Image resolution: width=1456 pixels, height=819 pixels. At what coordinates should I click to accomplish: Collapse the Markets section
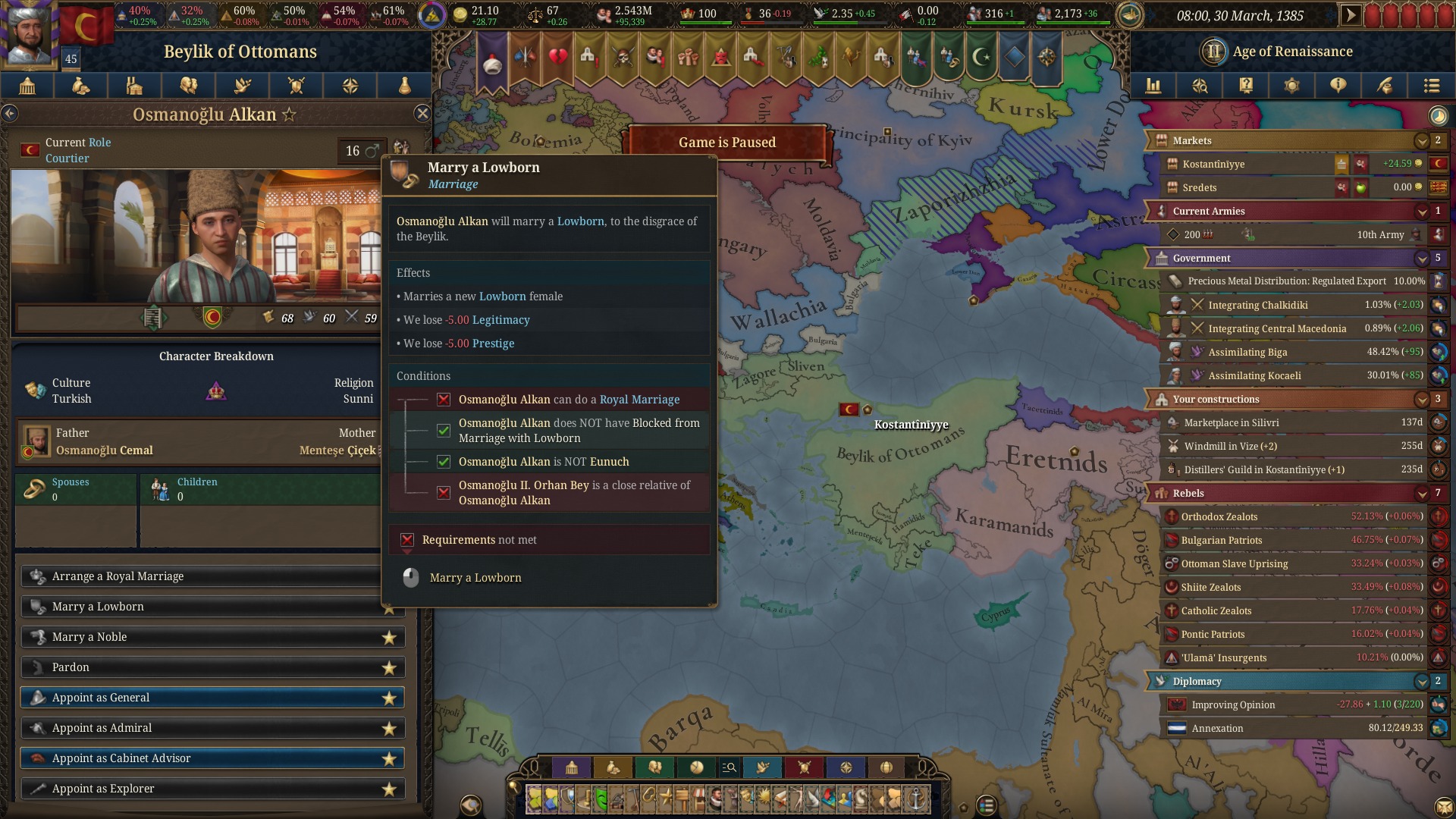pyautogui.click(x=1421, y=140)
